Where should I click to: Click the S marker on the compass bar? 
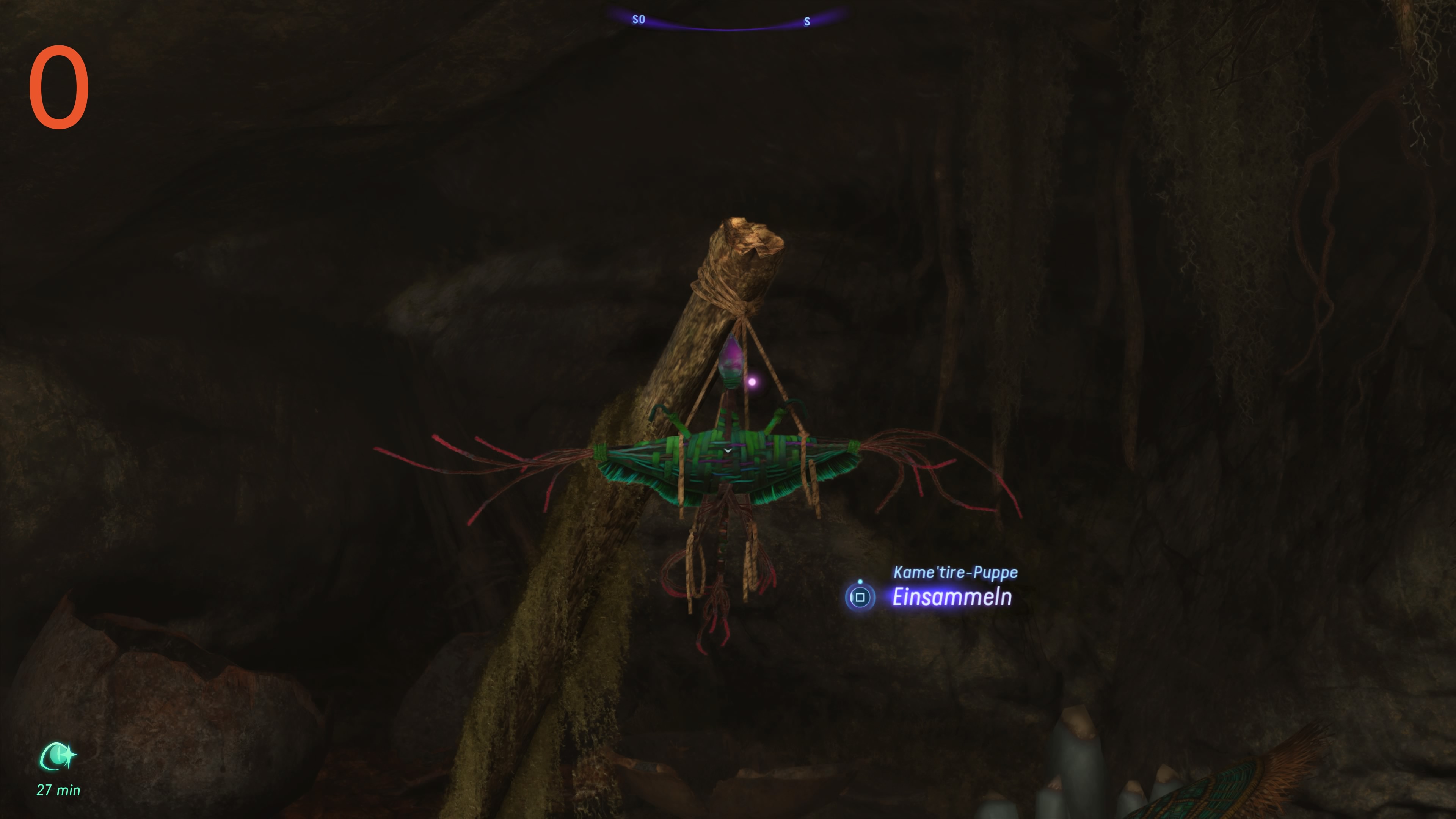pos(806,22)
